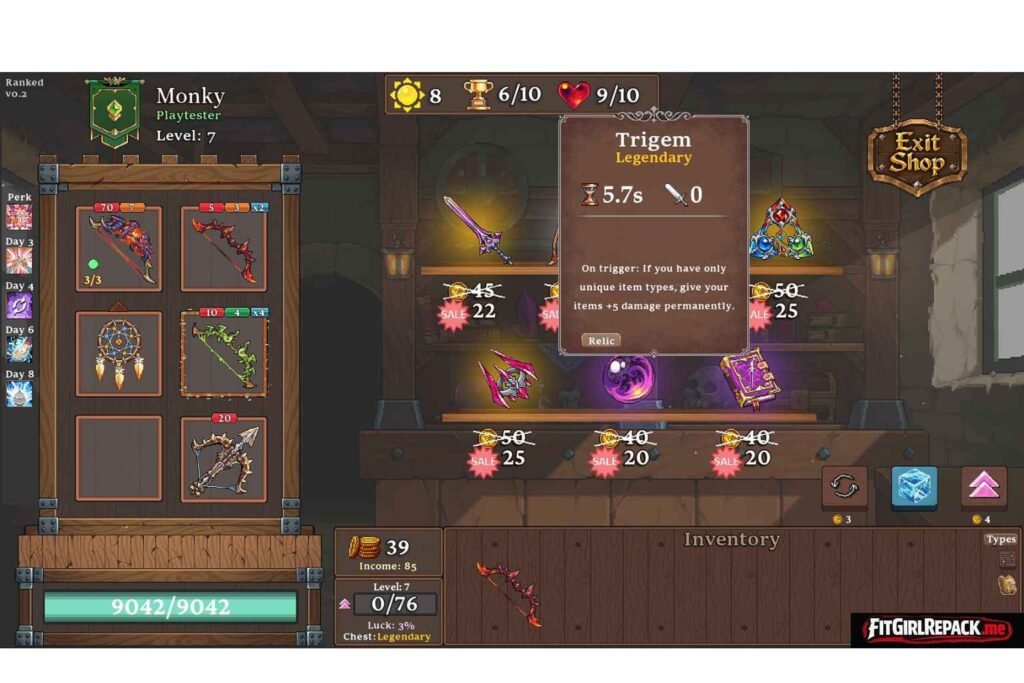
Task: Reroll the shop for 3 gold
Action: [x=844, y=488]
